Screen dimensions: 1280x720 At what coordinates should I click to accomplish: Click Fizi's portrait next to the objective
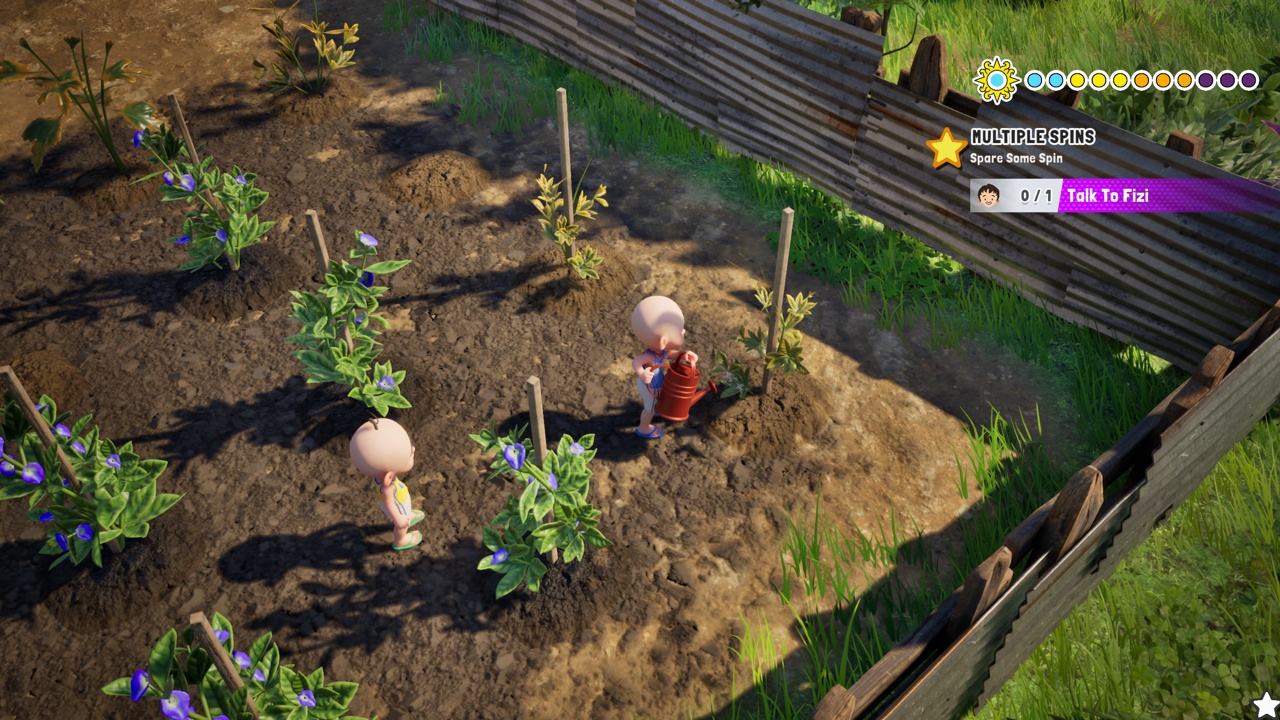pos(988,195)
